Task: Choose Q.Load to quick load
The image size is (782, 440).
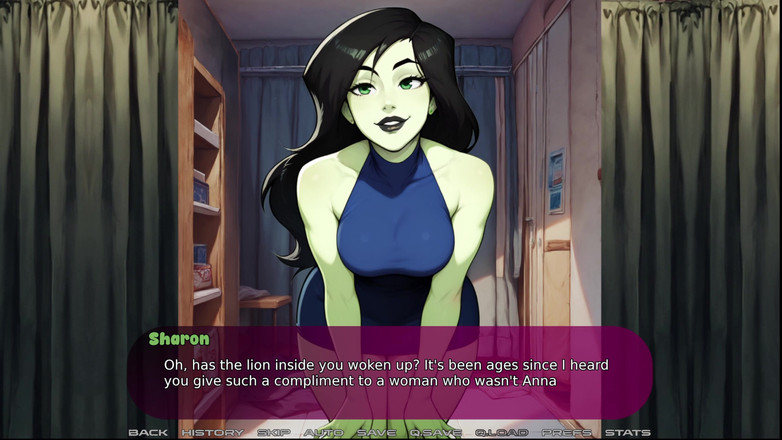Action: (x=501, y=432)
